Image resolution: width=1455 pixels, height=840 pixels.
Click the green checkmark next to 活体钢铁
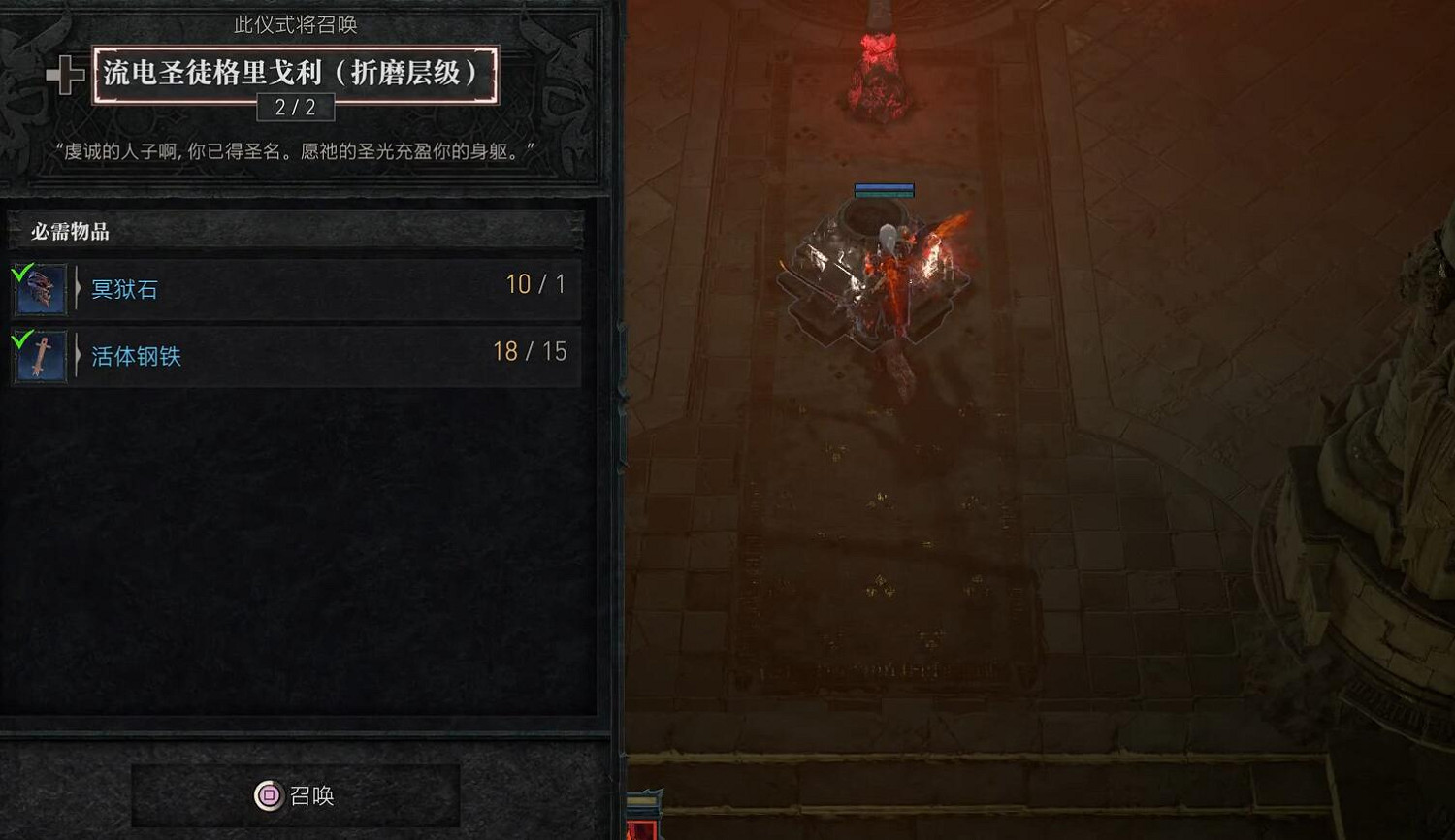[x=20, y=340]
